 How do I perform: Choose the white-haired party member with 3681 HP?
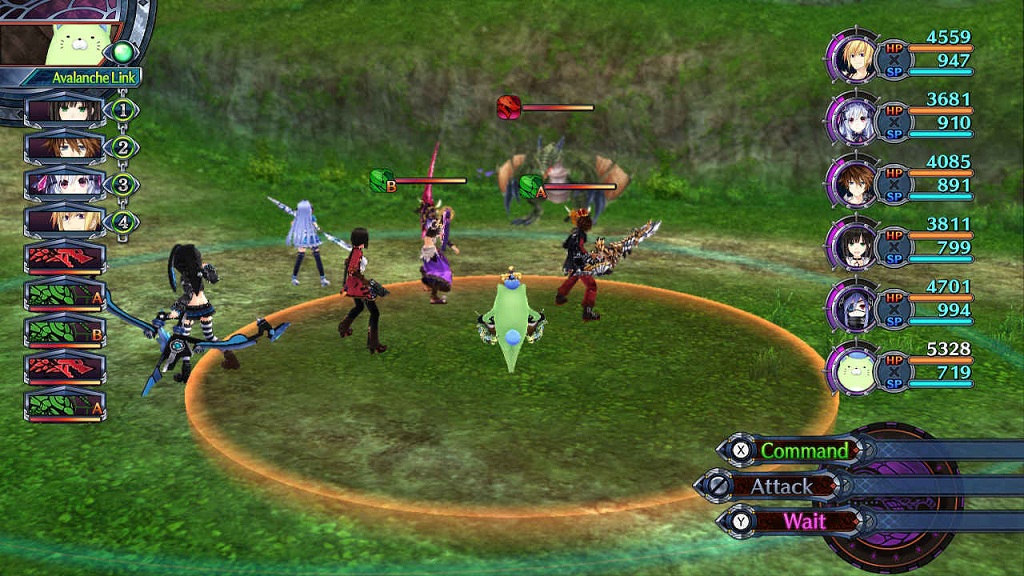tap(852, 118)
